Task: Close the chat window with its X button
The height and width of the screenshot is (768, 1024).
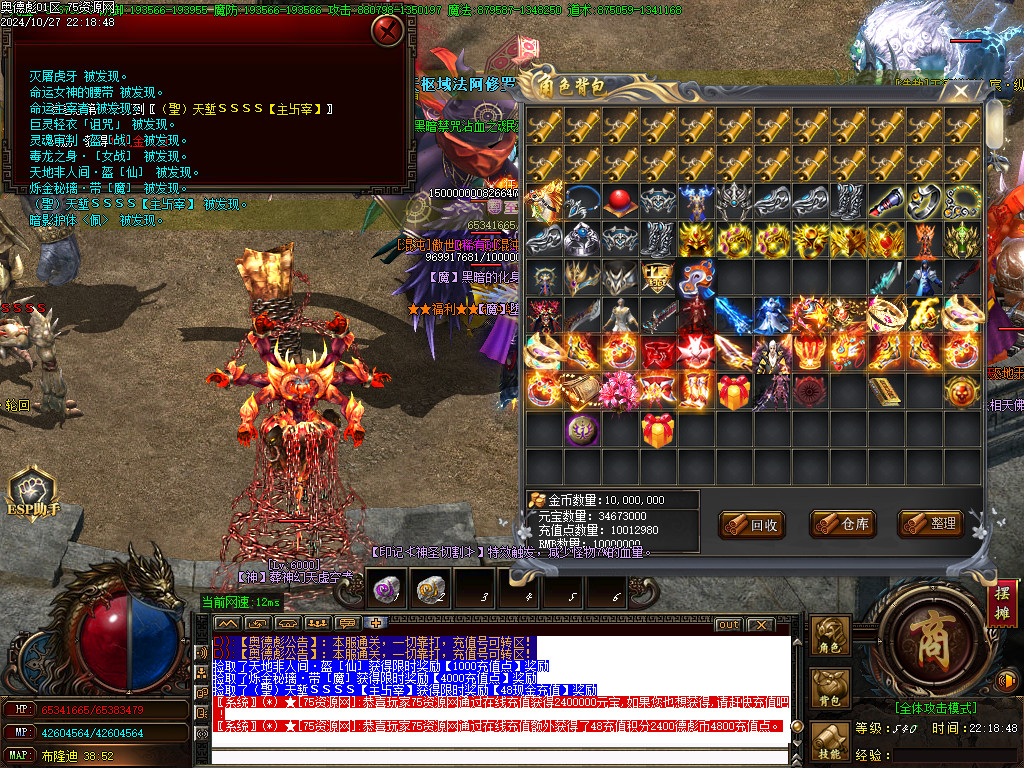Action: point(761,624)
